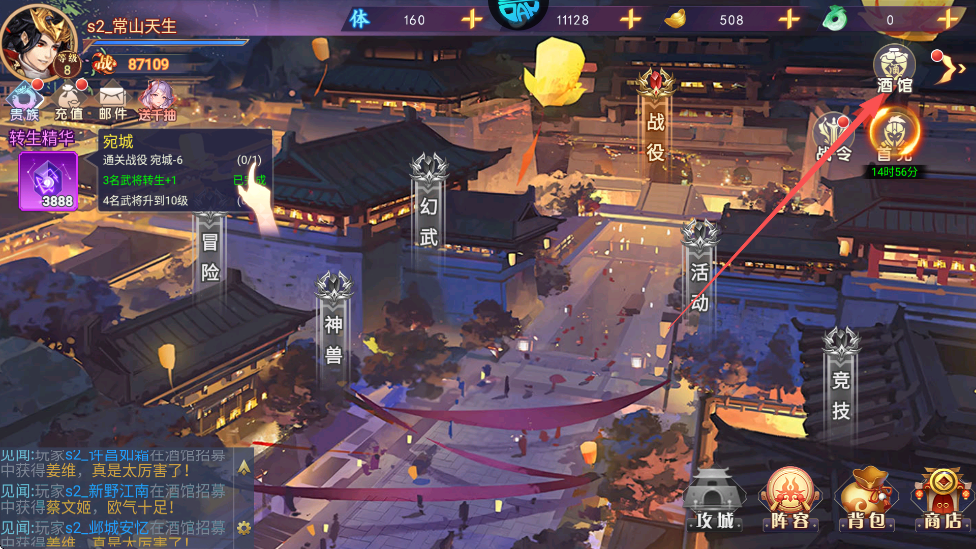
Task: Open the 攻城 siege menu
Action: [x=715, y=499]
